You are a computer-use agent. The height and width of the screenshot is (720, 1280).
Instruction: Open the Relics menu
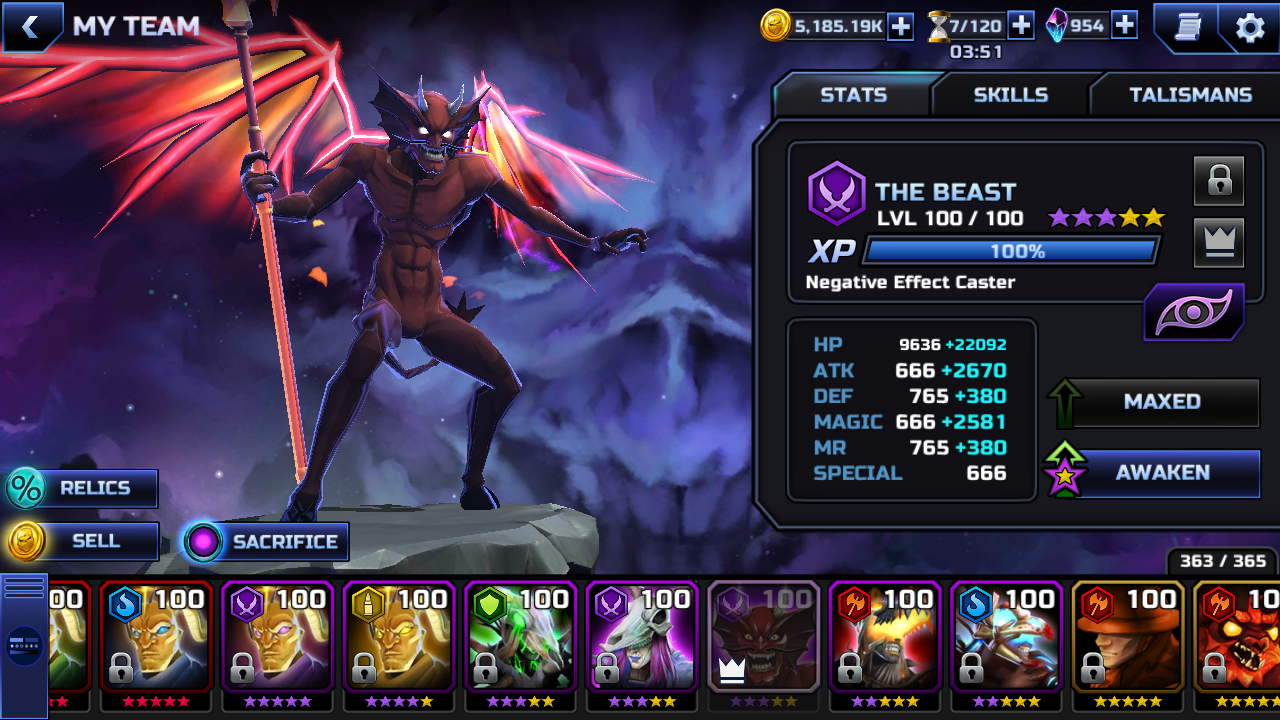coord(82,488)
